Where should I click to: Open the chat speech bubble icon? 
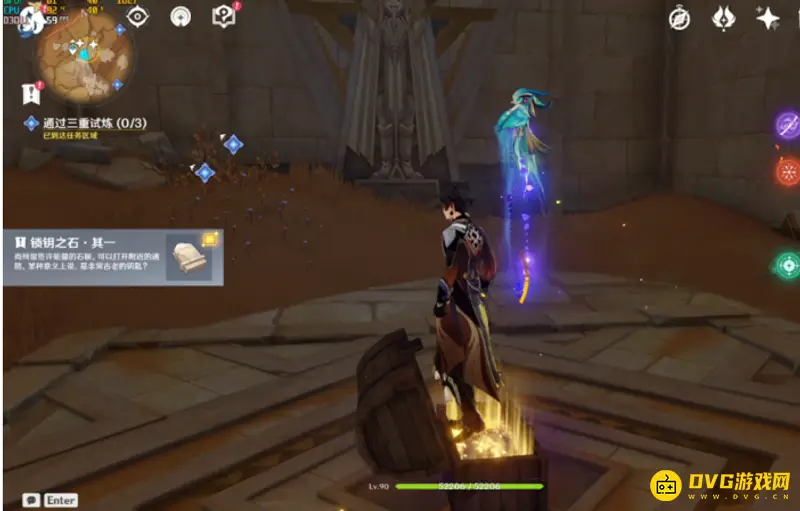click(x=32, y=499)
